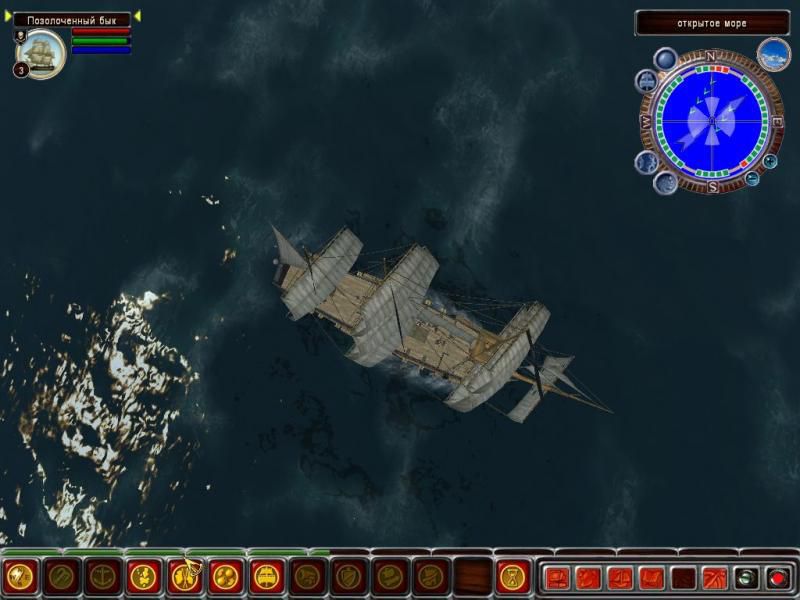Click the green round button in toolbar

746,577
